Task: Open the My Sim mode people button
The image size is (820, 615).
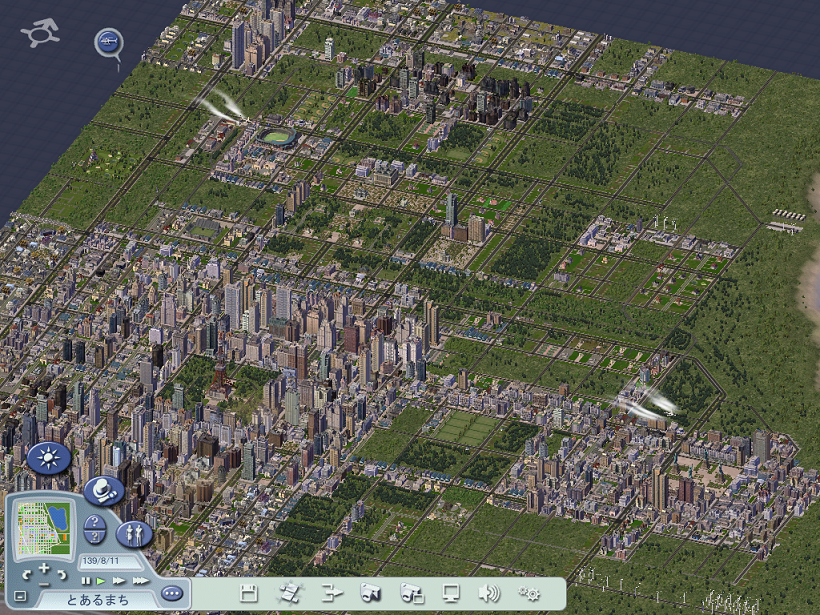Action: click(135, 533)
